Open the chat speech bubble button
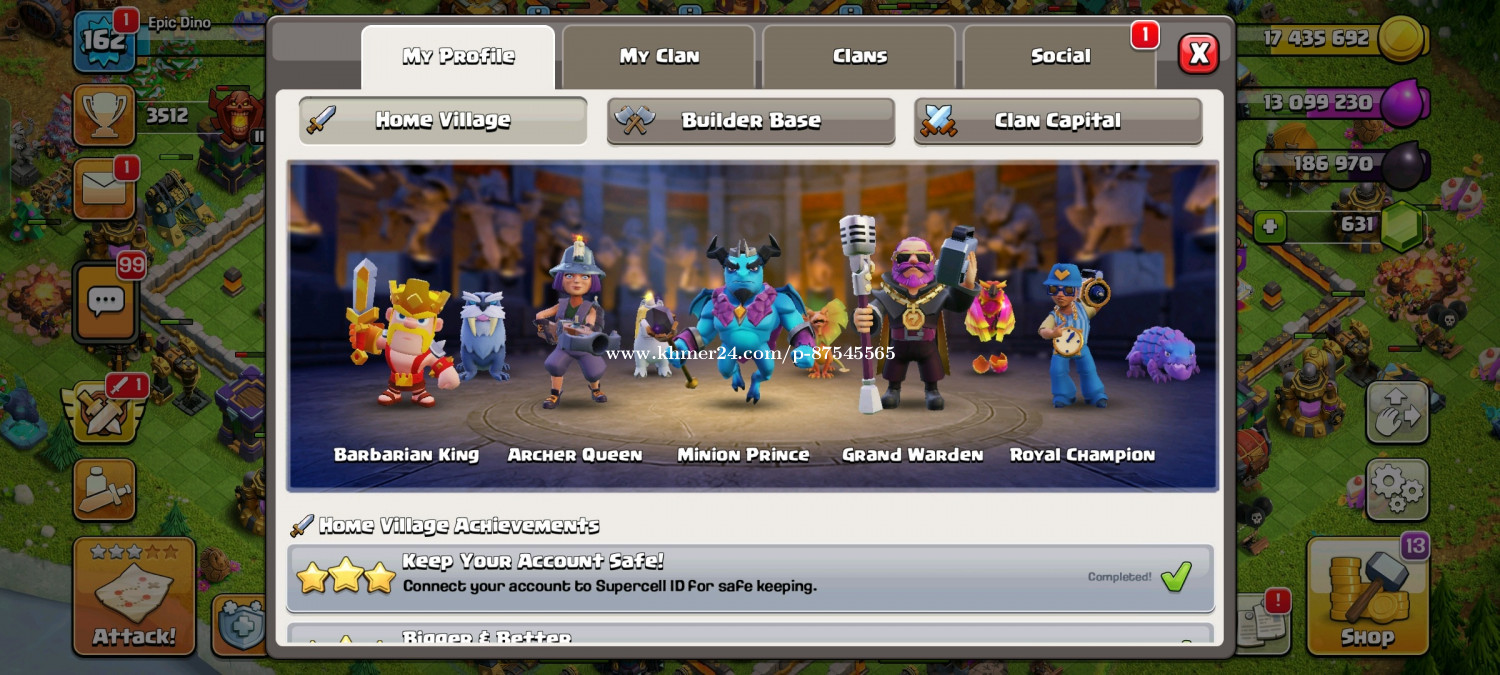The width and height of the screenshot is (1500, 675). click(105, 301)
